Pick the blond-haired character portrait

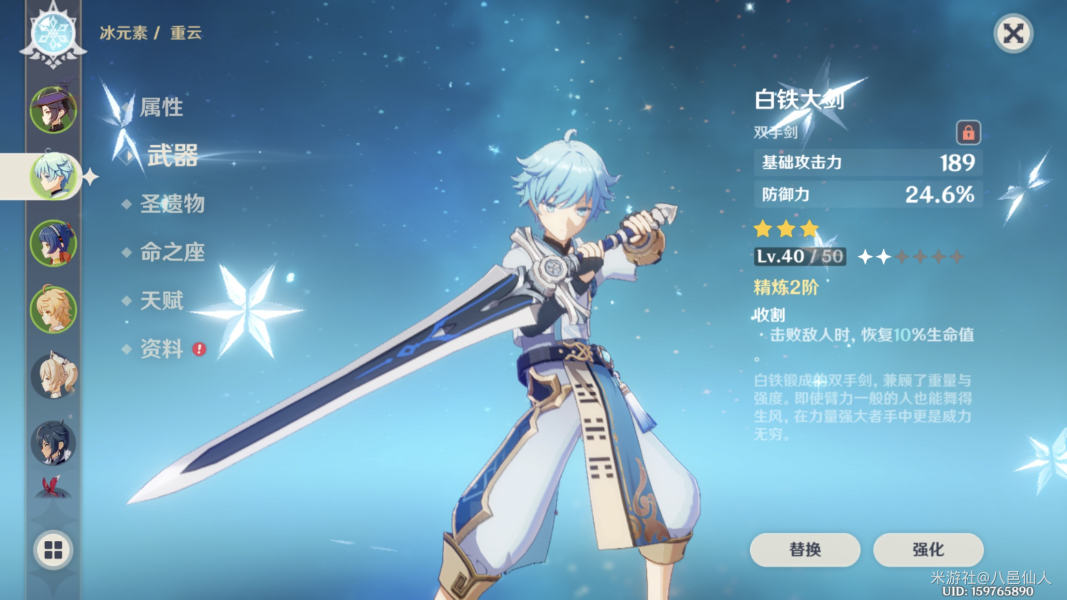coord(53,309)
